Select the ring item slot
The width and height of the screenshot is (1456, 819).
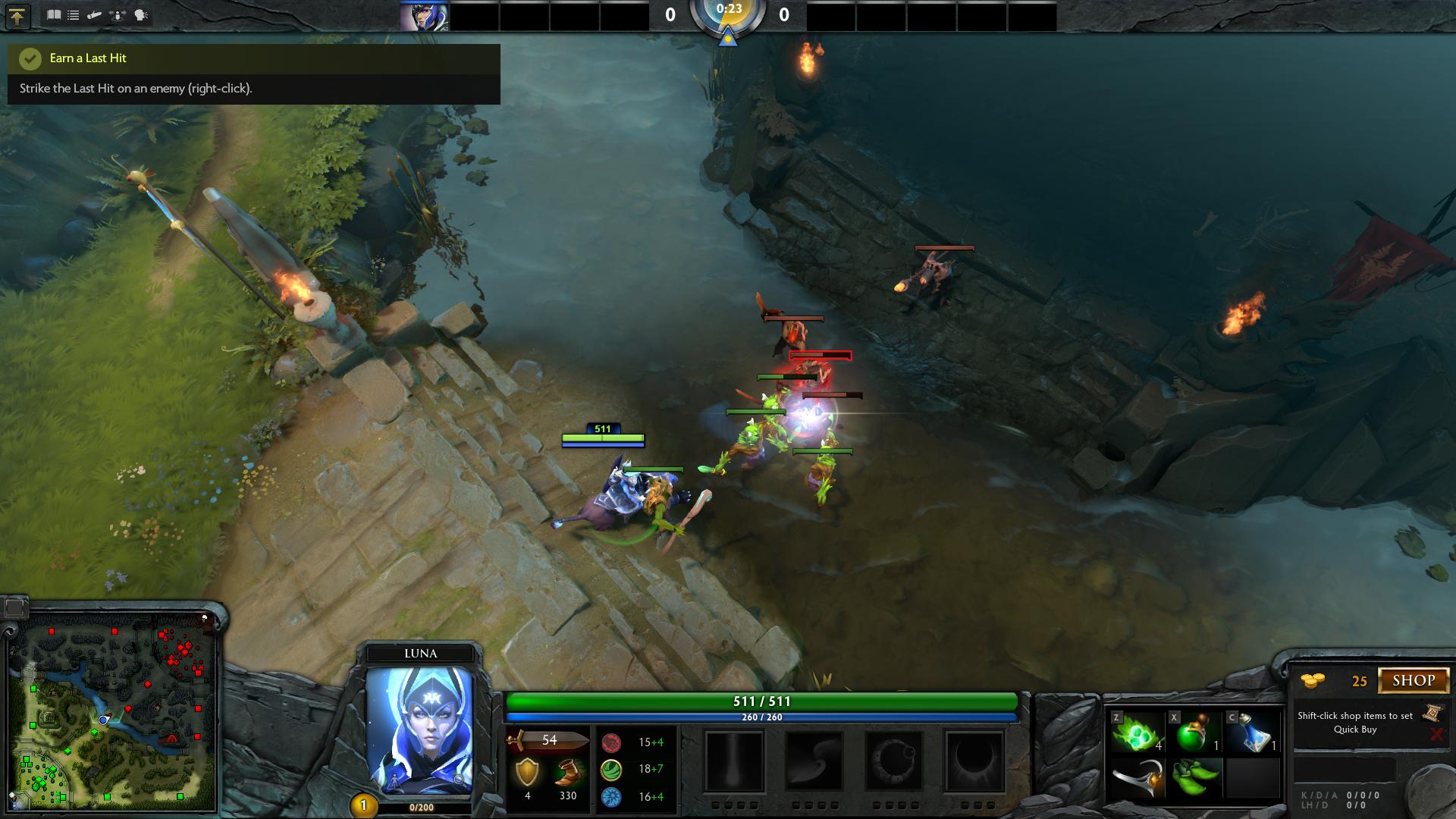pos(1137,779)
